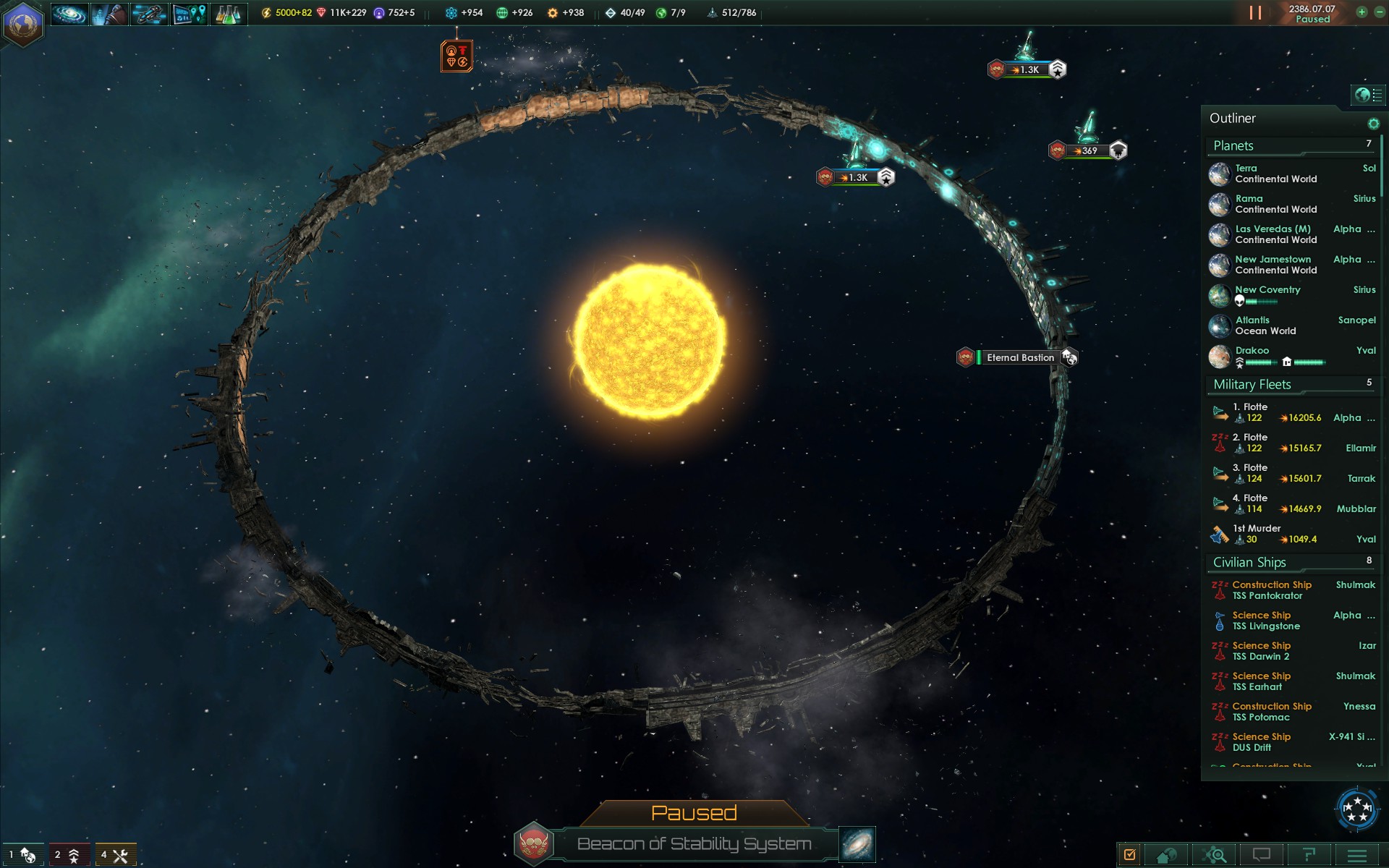The image size is (1389, 868).
Task: Select control group 2 fleet shortcut
Action: pyautogui.click(x=67, y=855)
